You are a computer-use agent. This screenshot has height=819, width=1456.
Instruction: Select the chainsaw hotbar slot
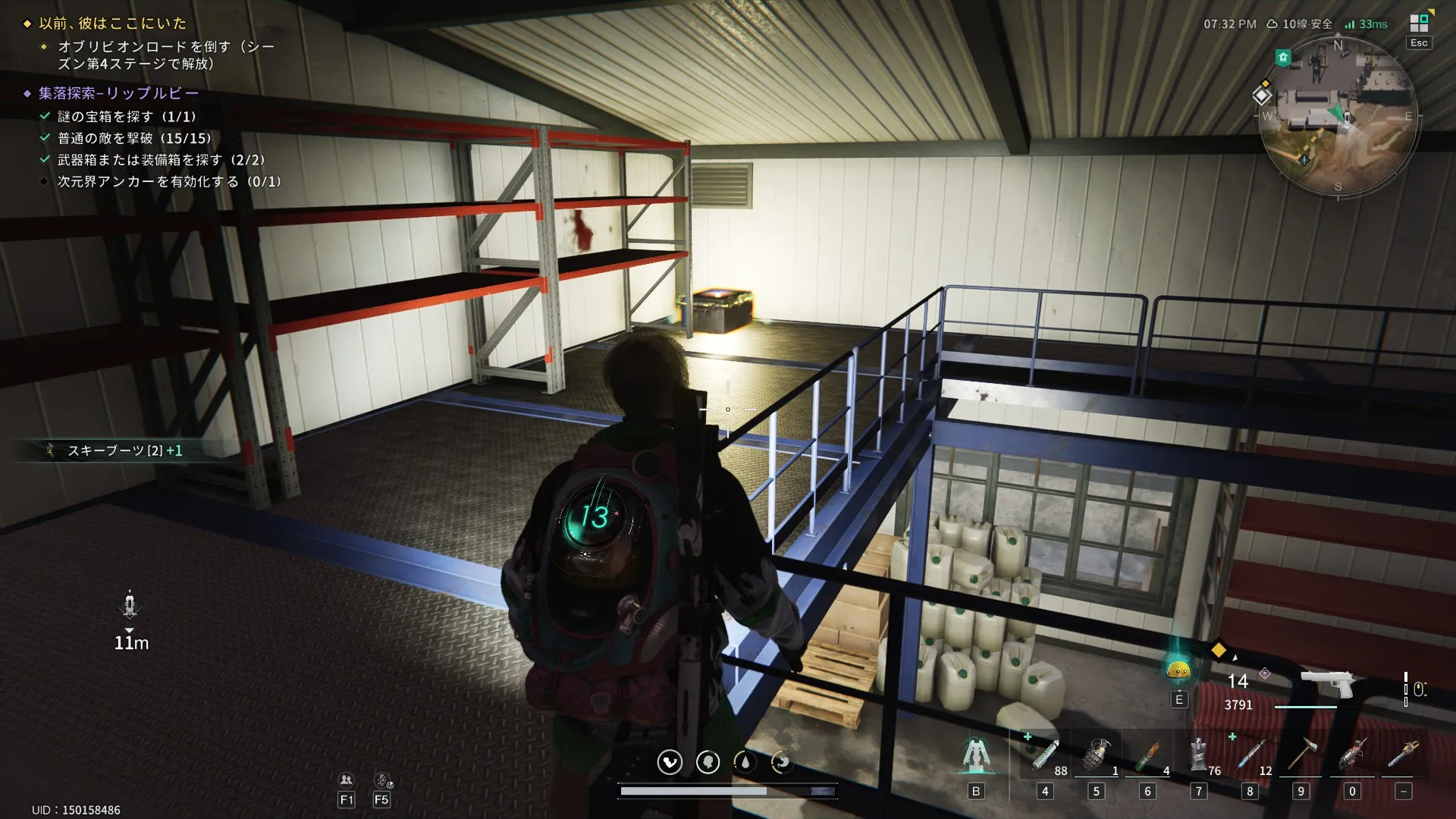(x=1403, y=755)
